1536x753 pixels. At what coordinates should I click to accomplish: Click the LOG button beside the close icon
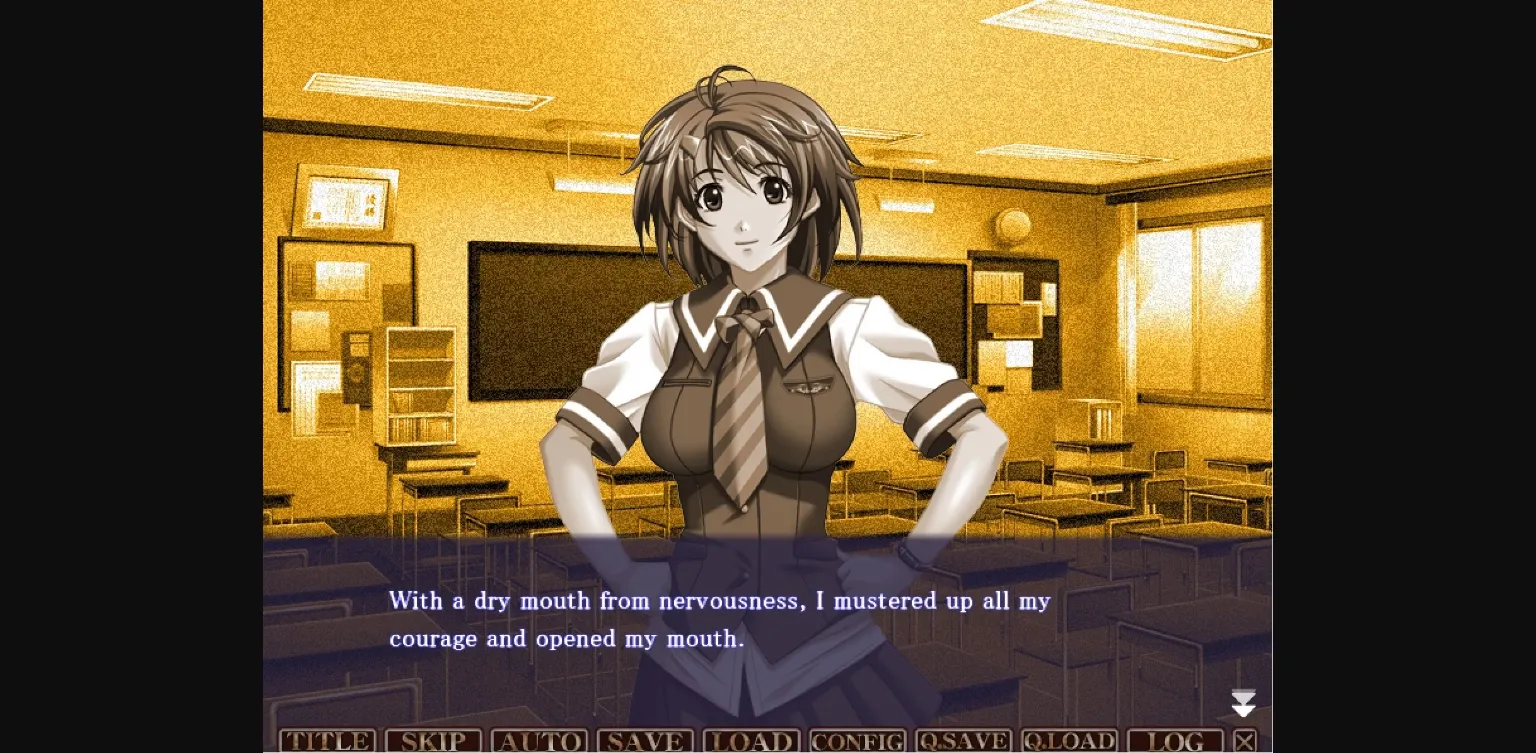(1175, 740)
